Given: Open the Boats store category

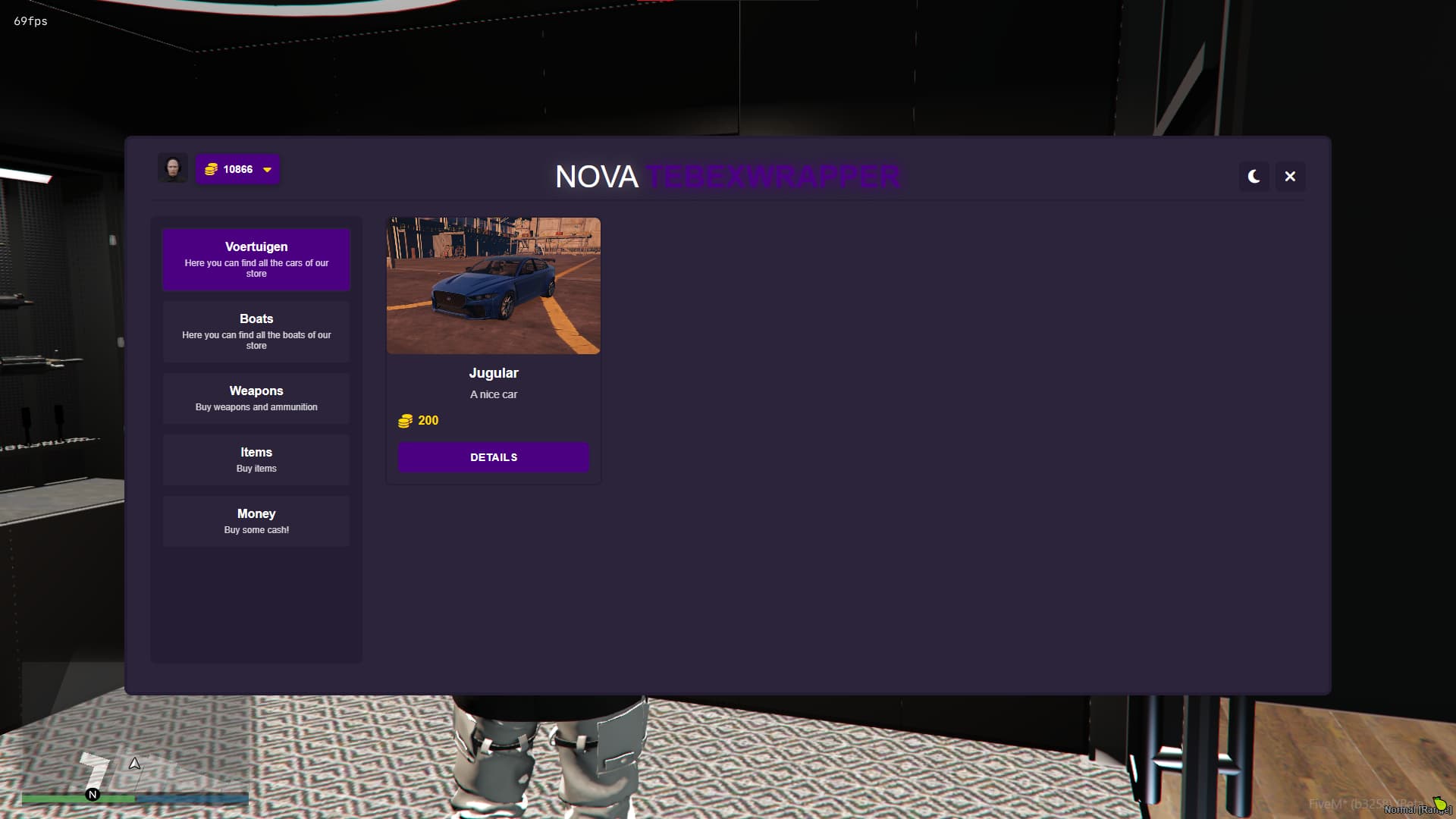Looking at the screenshot, I should [256, 331].
